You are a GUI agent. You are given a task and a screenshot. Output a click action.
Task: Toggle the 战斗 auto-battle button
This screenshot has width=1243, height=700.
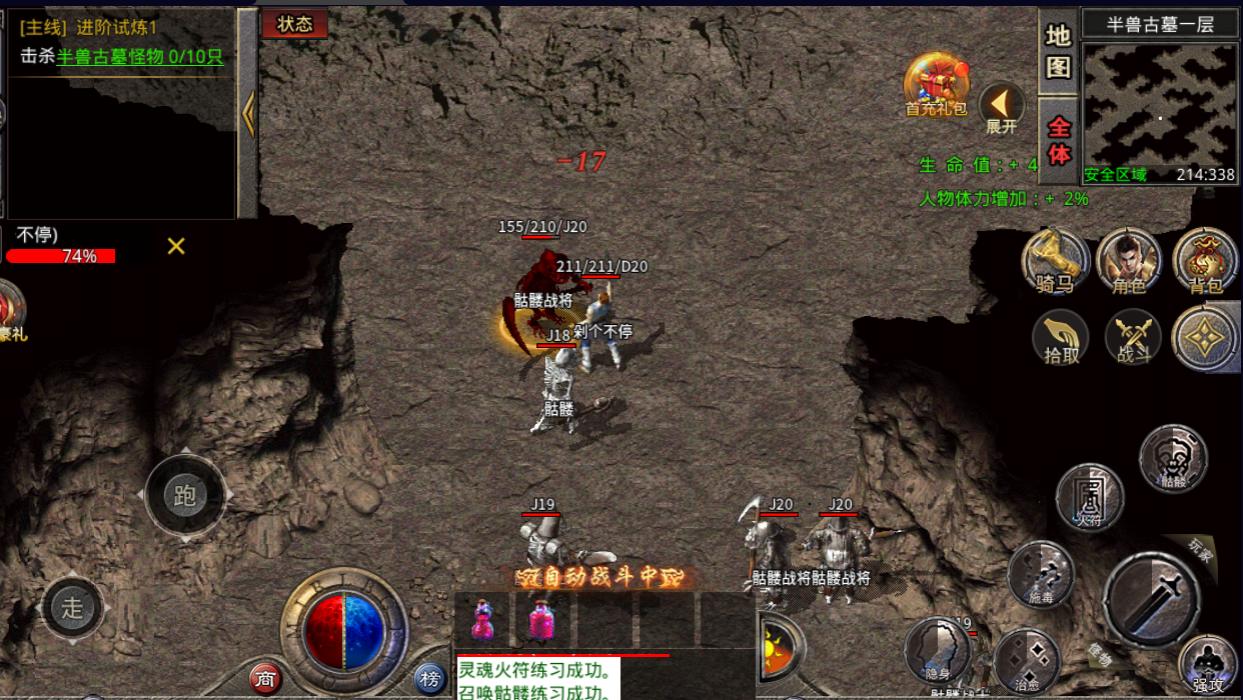[x=1133, y=337]
